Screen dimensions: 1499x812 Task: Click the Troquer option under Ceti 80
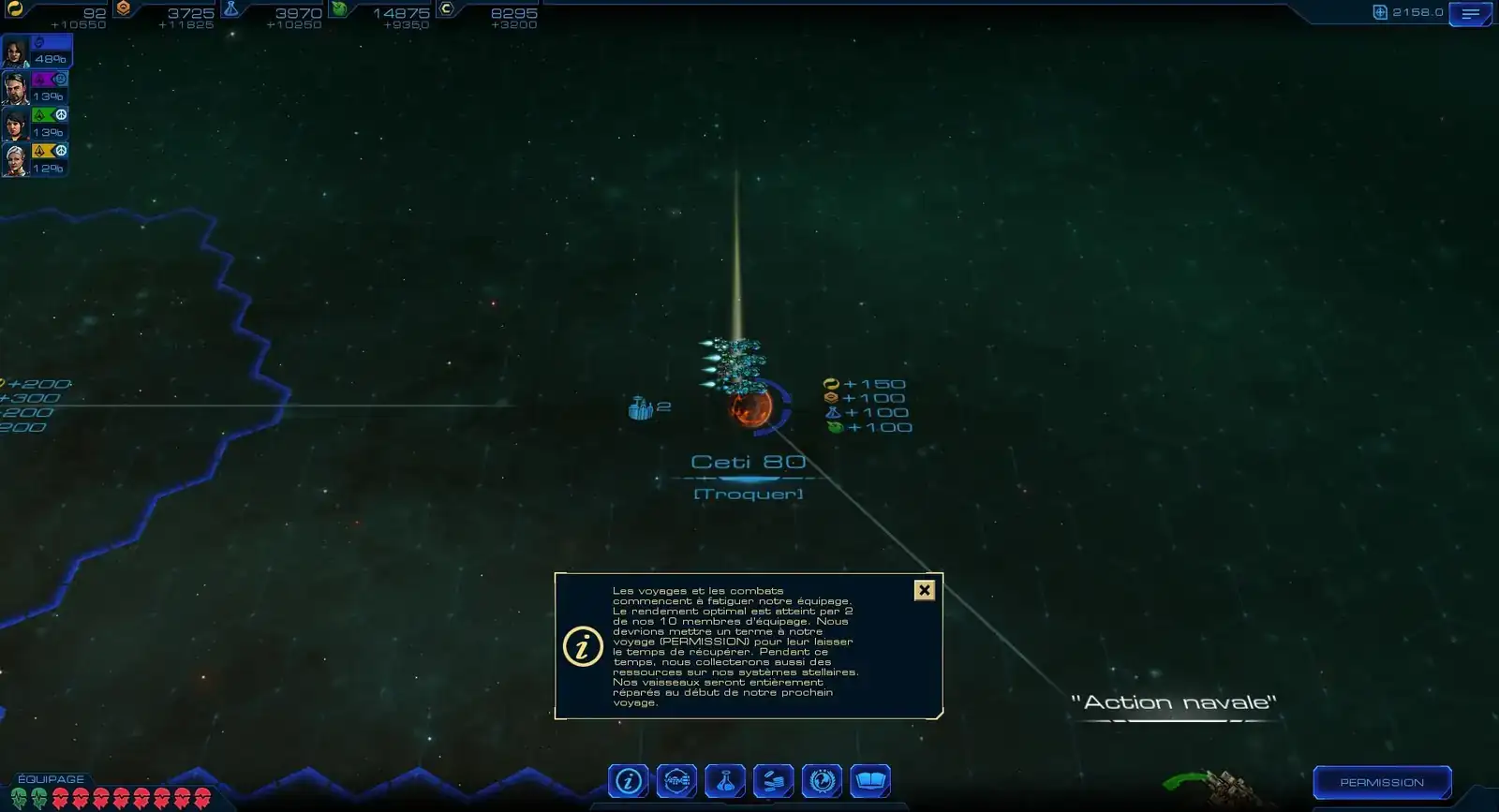(748, 494)
